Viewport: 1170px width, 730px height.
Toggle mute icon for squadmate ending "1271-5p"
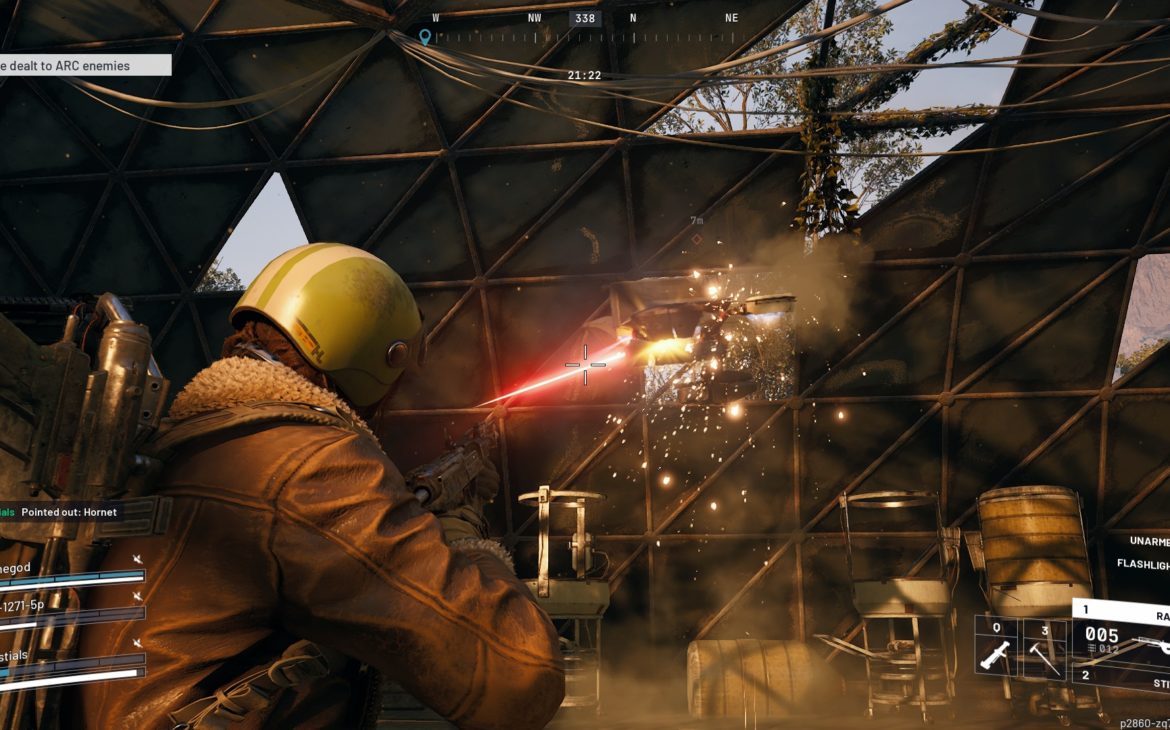tap(138, 596)
